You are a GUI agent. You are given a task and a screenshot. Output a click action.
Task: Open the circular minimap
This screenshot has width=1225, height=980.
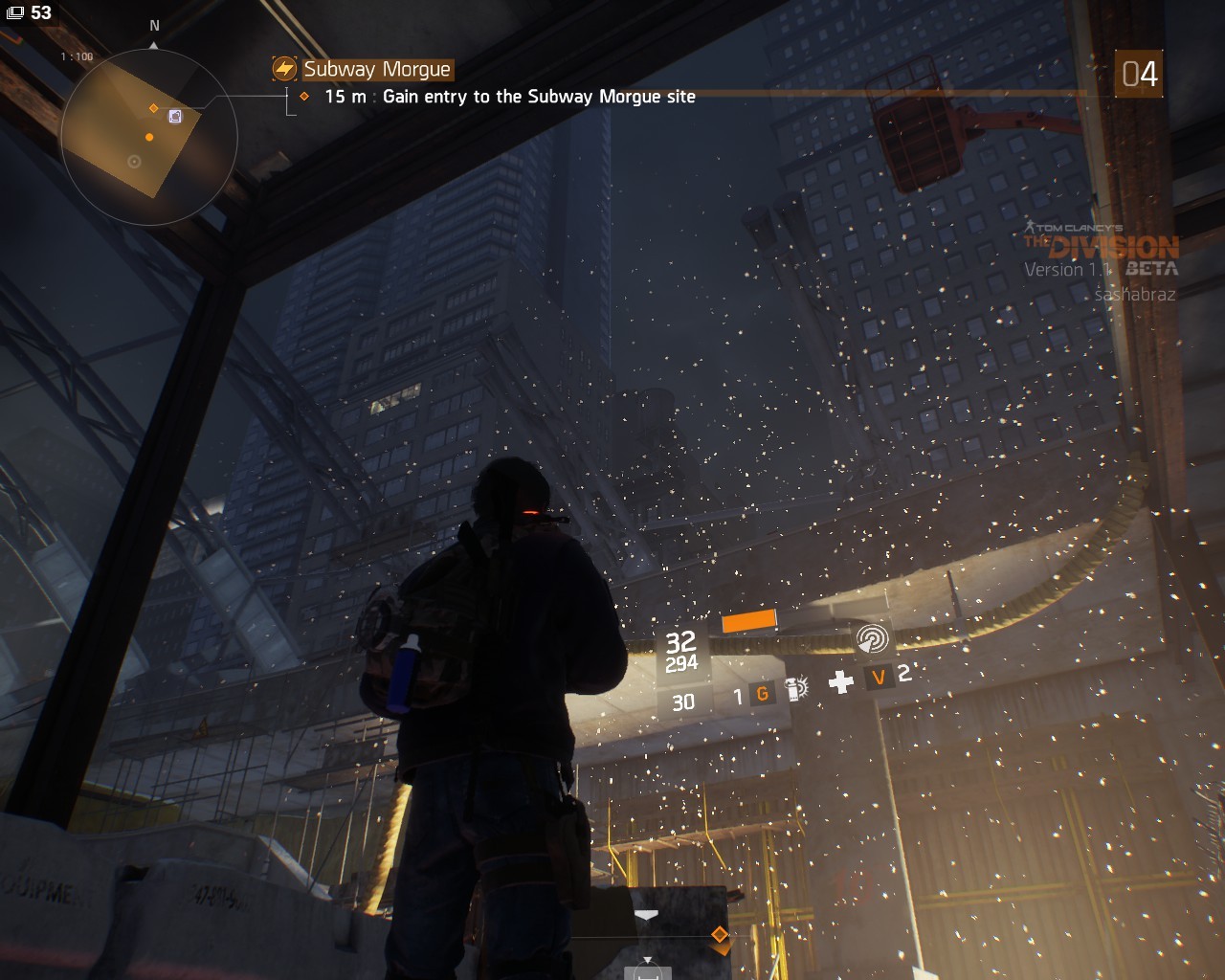pos(148,137)
